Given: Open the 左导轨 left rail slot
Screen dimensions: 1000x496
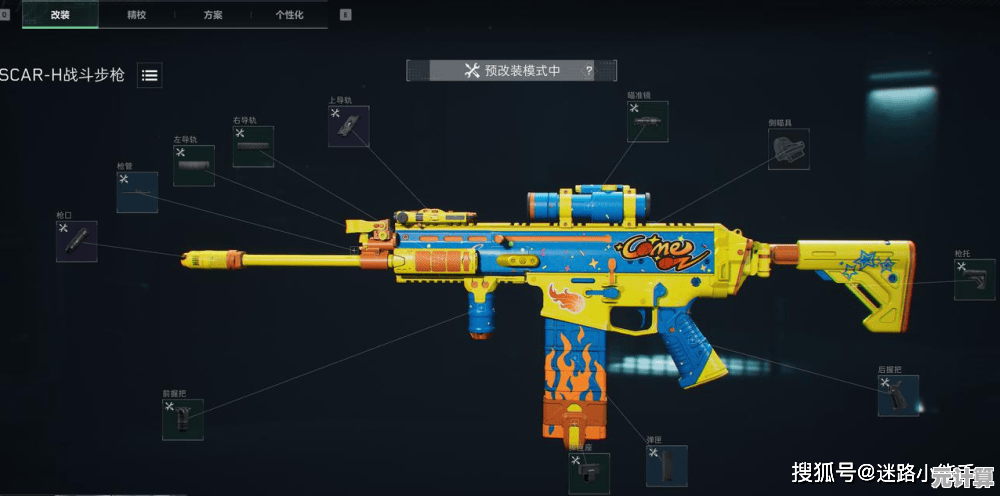Looking at the screenshot, I should point(193,166).
